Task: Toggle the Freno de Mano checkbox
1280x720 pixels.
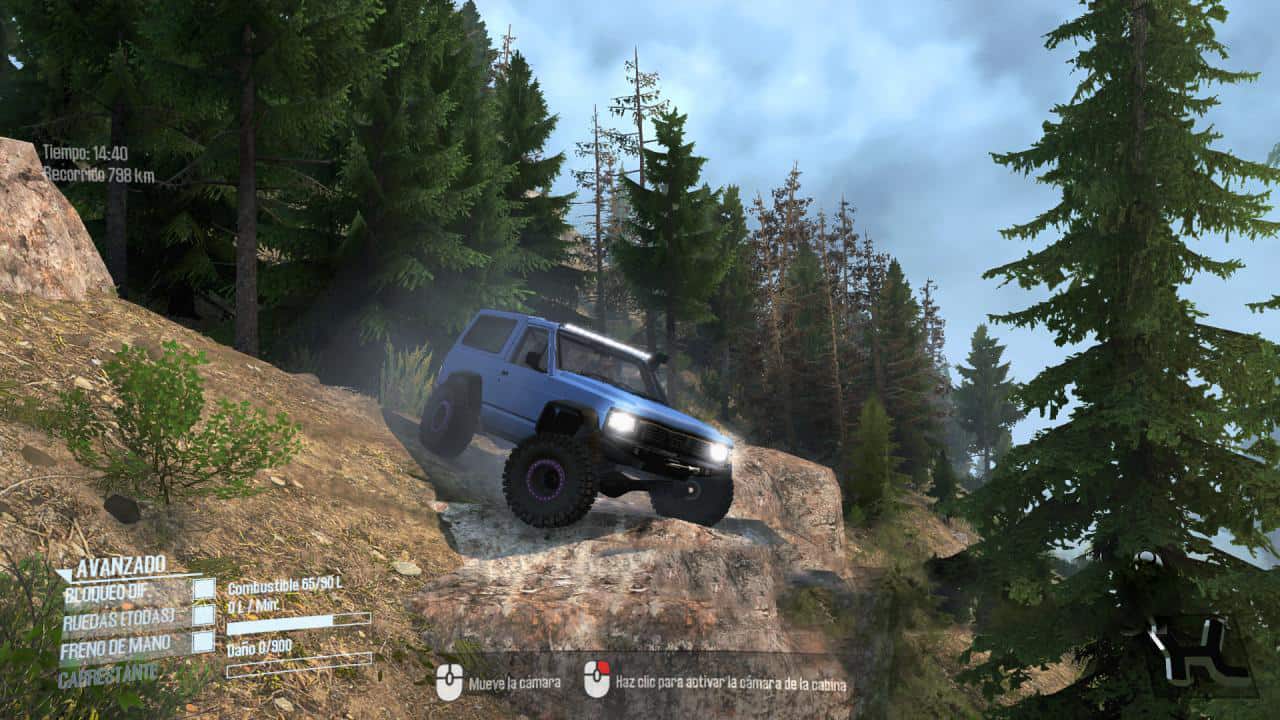Action: click(204, 642)
